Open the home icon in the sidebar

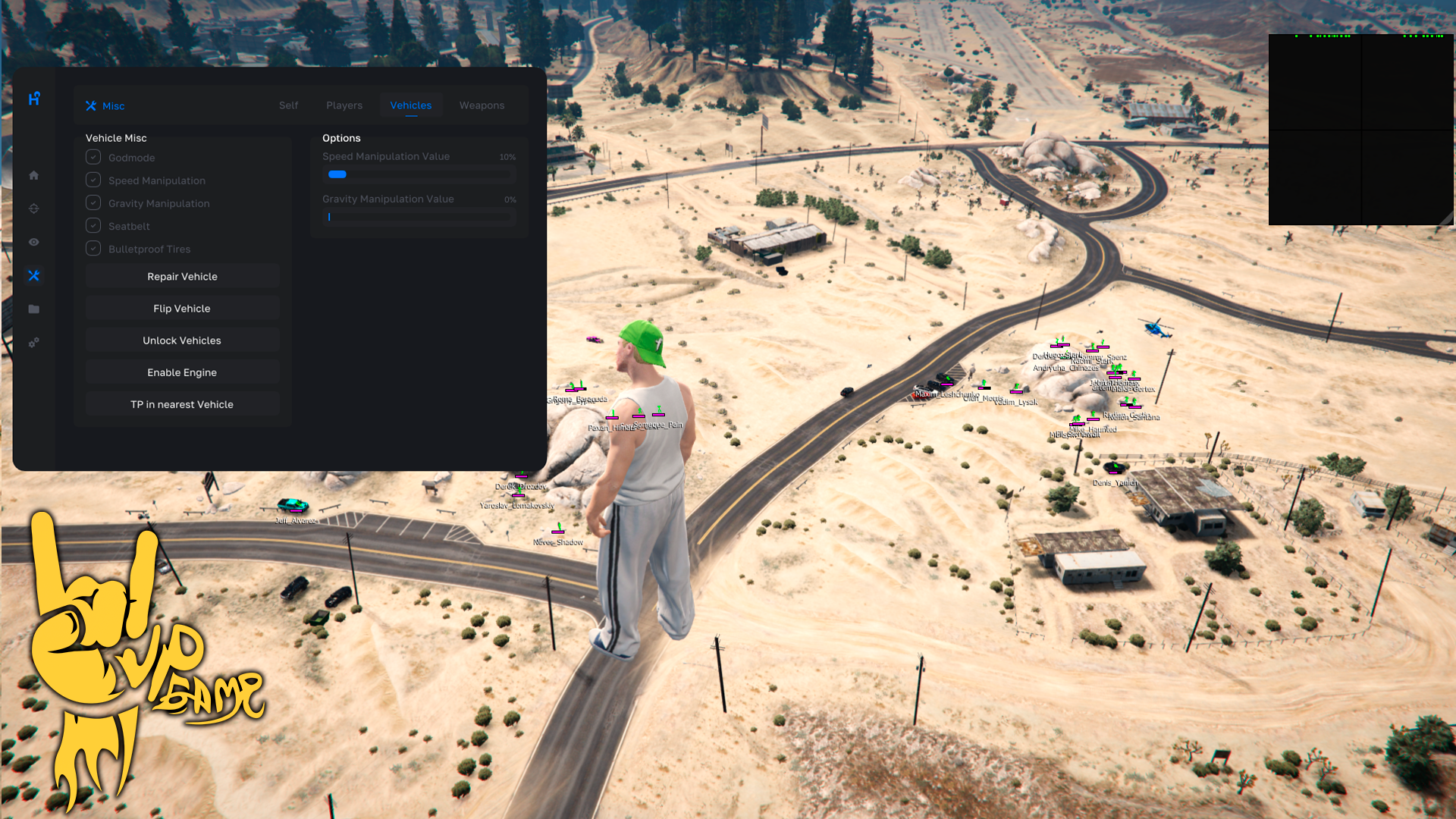[34, 175]
